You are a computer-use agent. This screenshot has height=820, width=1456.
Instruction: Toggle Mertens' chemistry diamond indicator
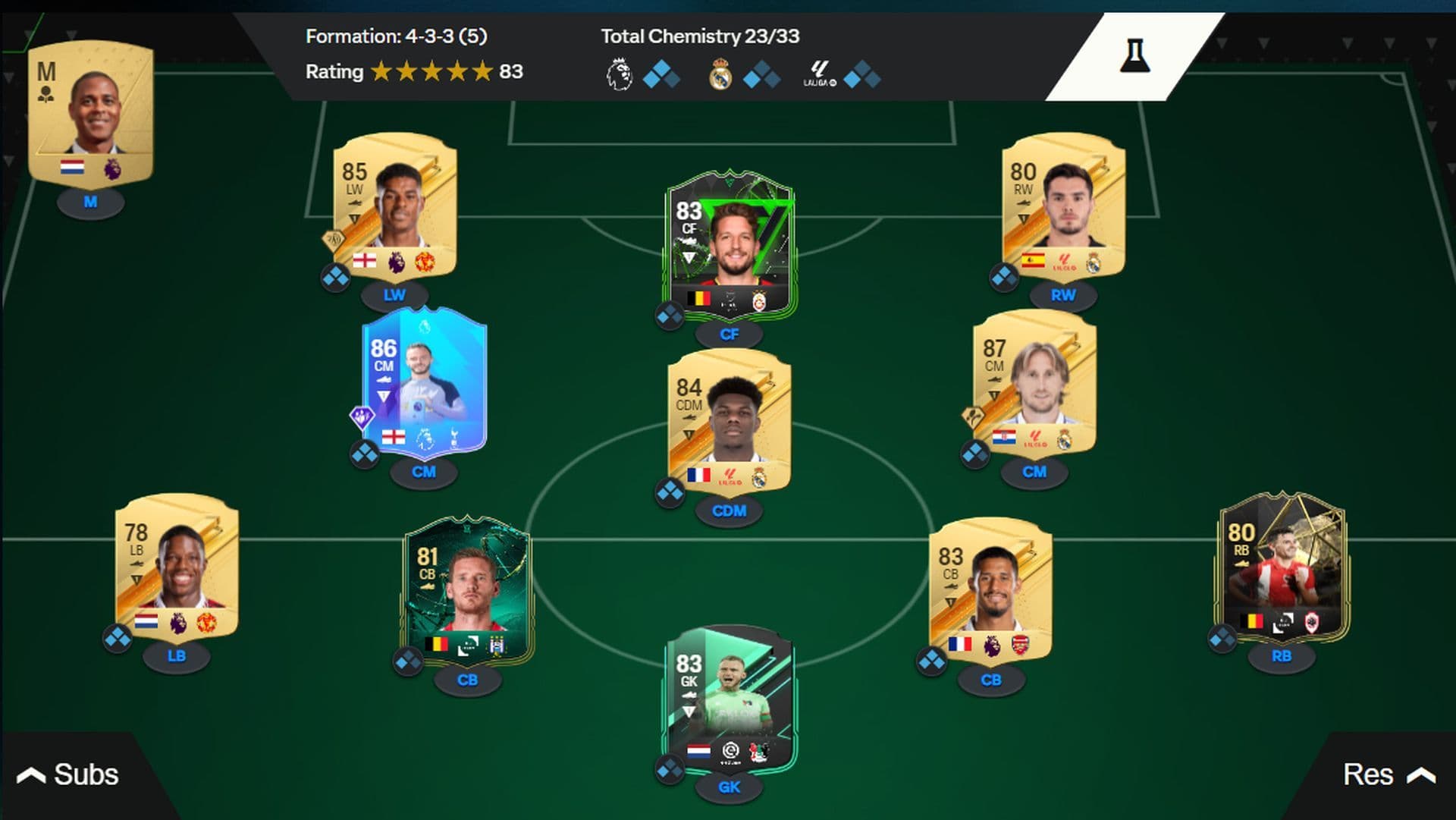[x=670, y=316]
